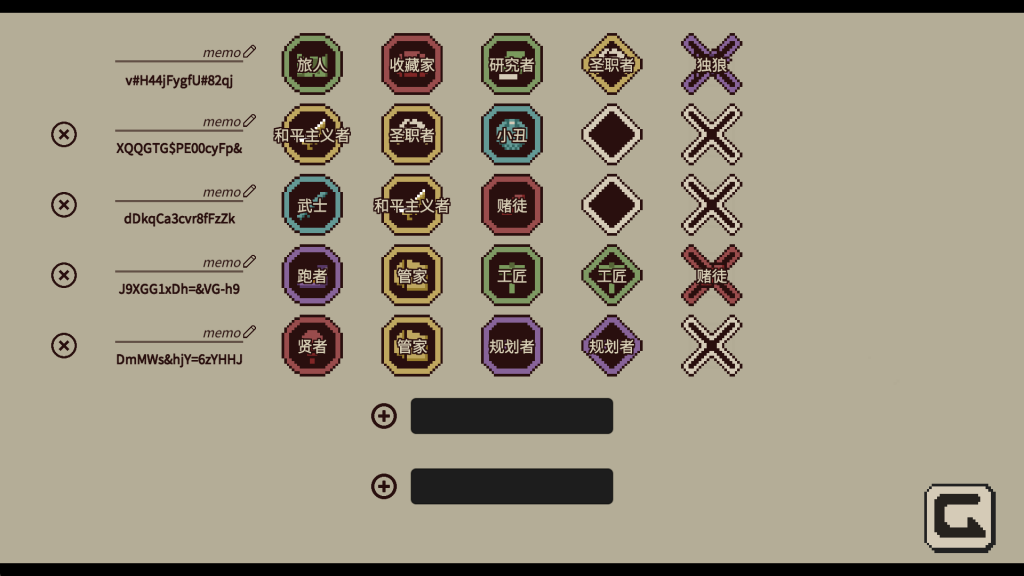
Task: Pick the 贤者 badge
Action: [312, 346]
